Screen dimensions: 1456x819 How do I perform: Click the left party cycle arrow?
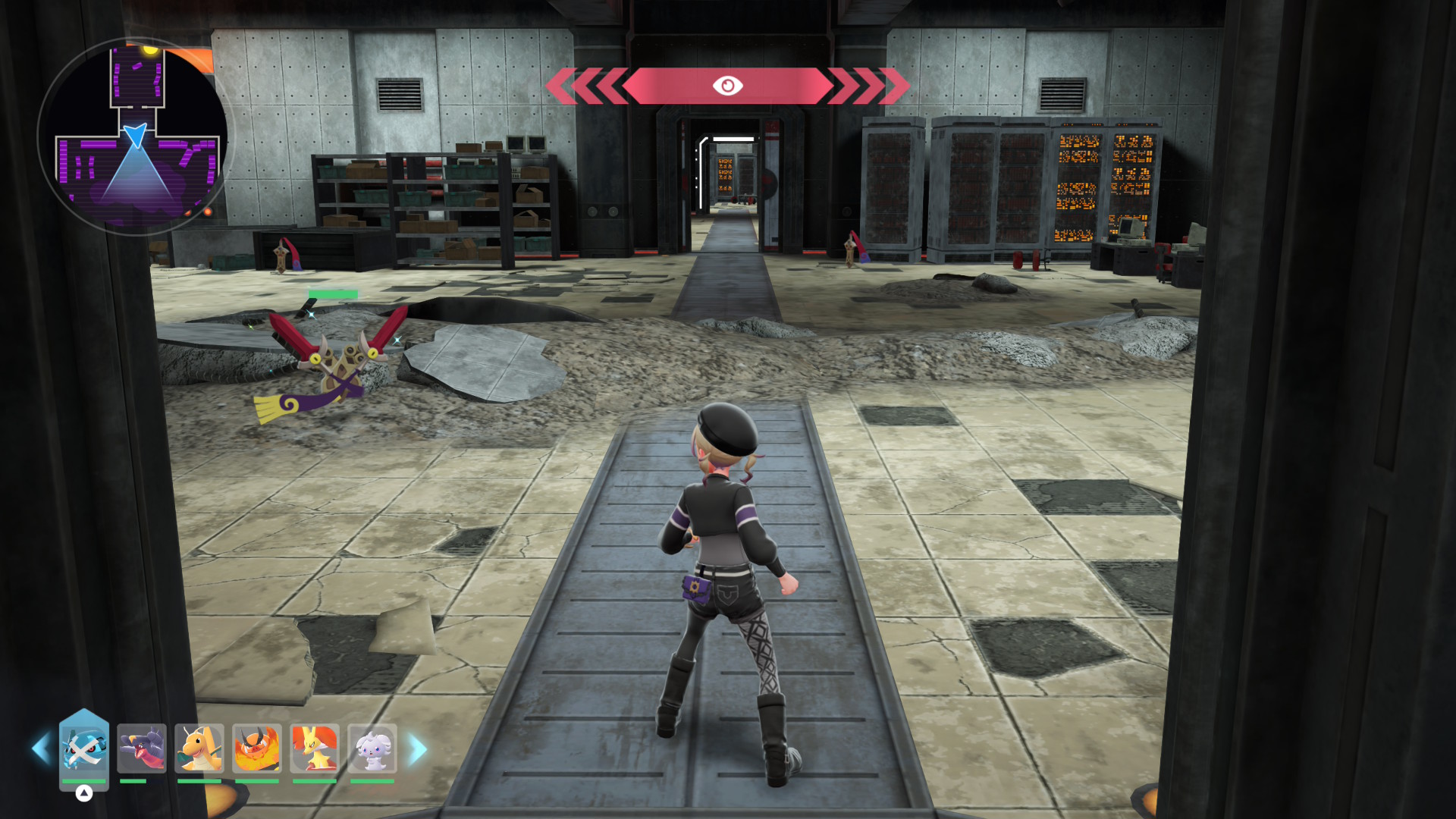coord(41,748)
